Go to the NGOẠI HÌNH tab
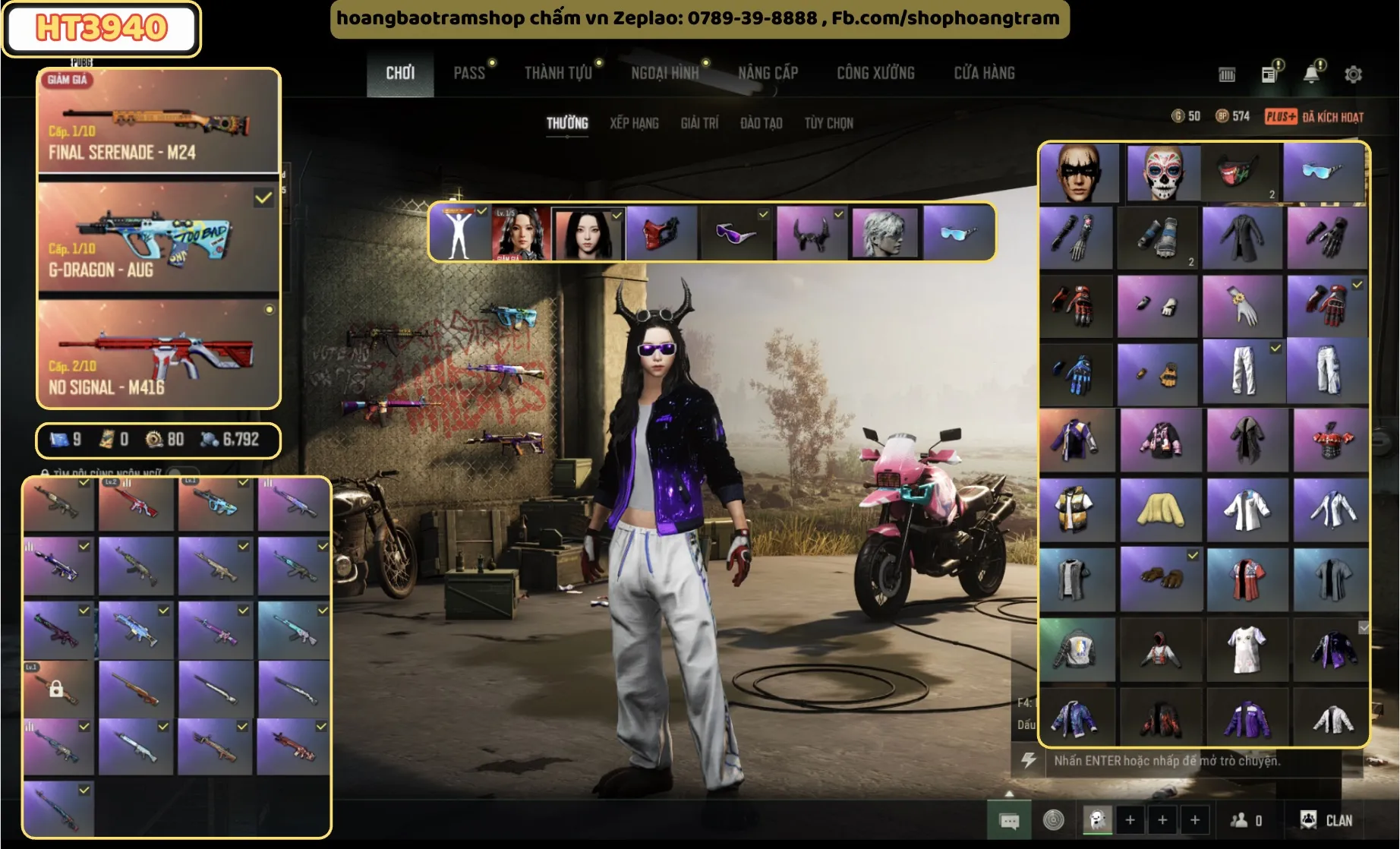This screenshot has width=1400, height=849. coord(664,73)
